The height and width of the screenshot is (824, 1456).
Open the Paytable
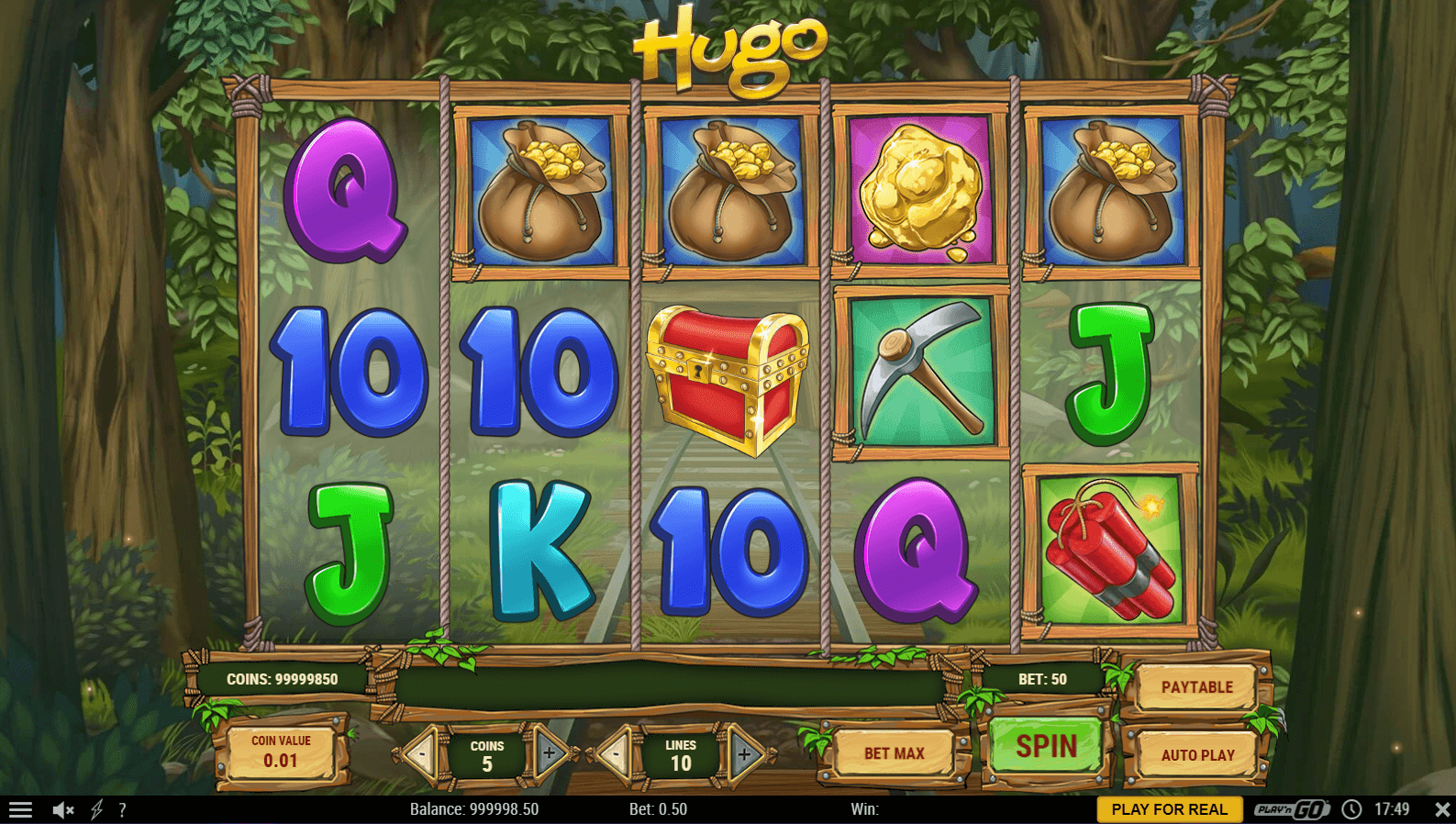pos(1196,687)
